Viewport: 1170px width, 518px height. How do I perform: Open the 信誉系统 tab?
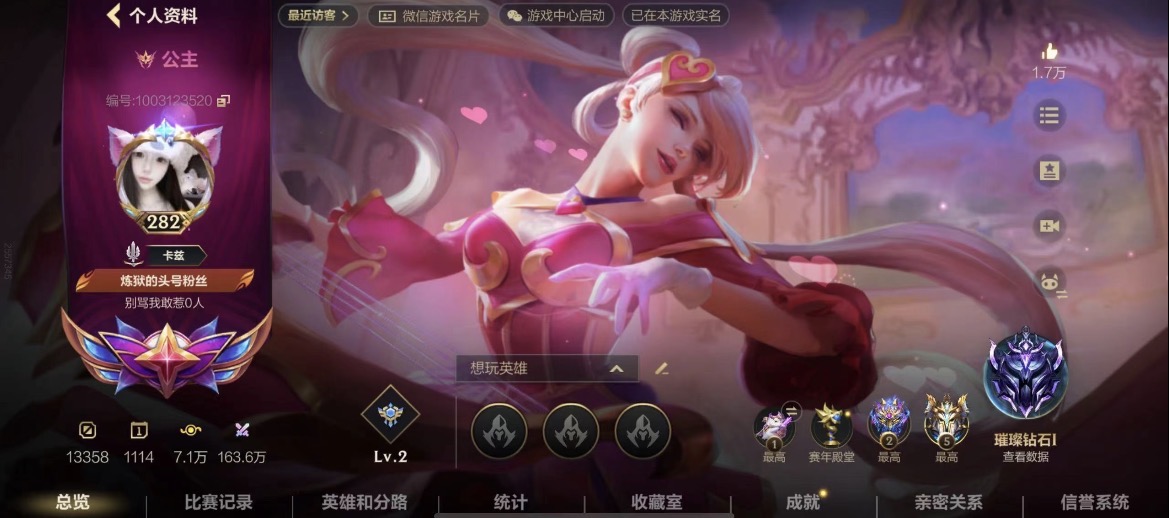1094,502
